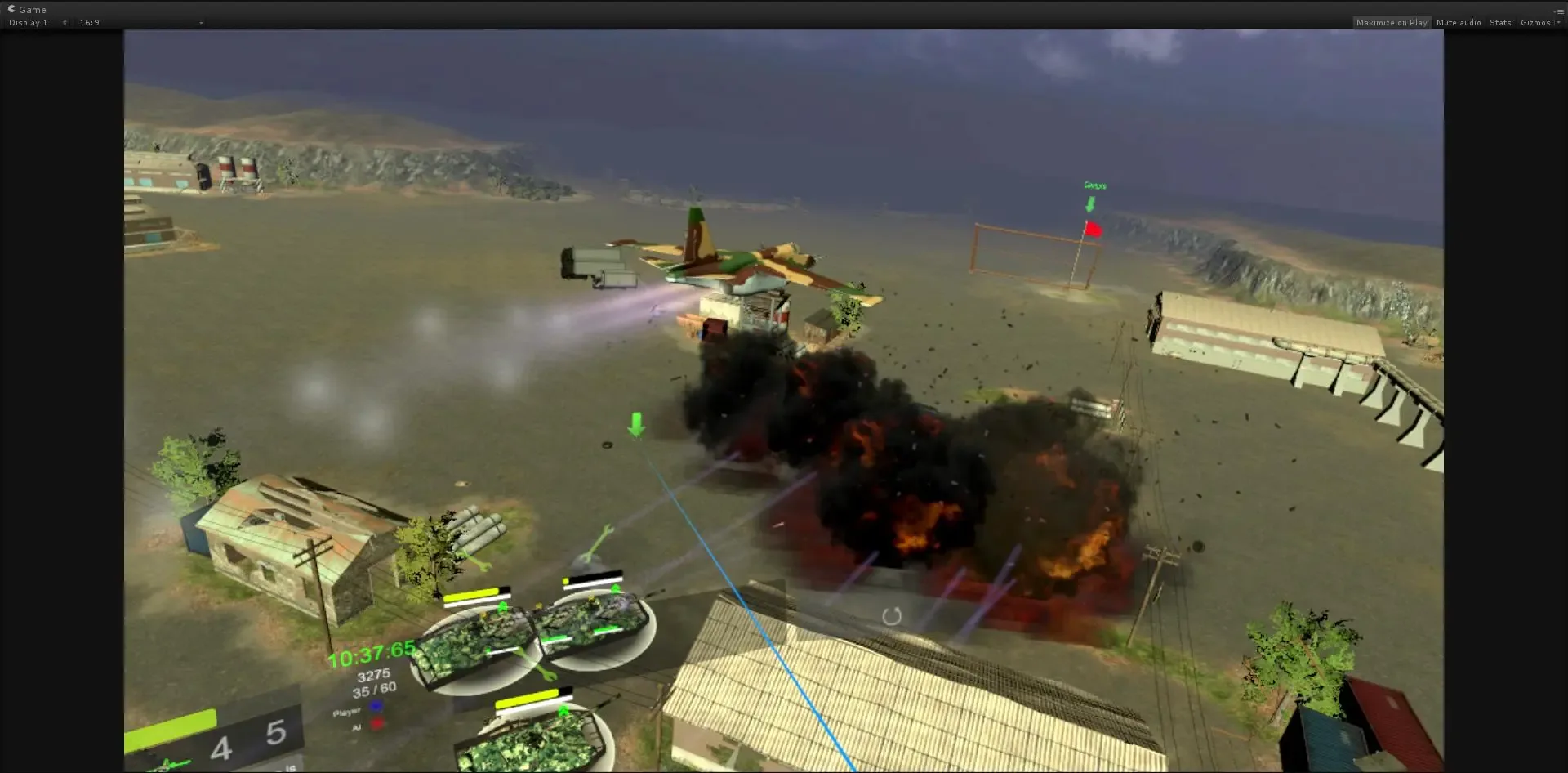This screenshot has width=1568, height=773.
Task: Click the circular reload indicator
Action: (x=892, y=618)
